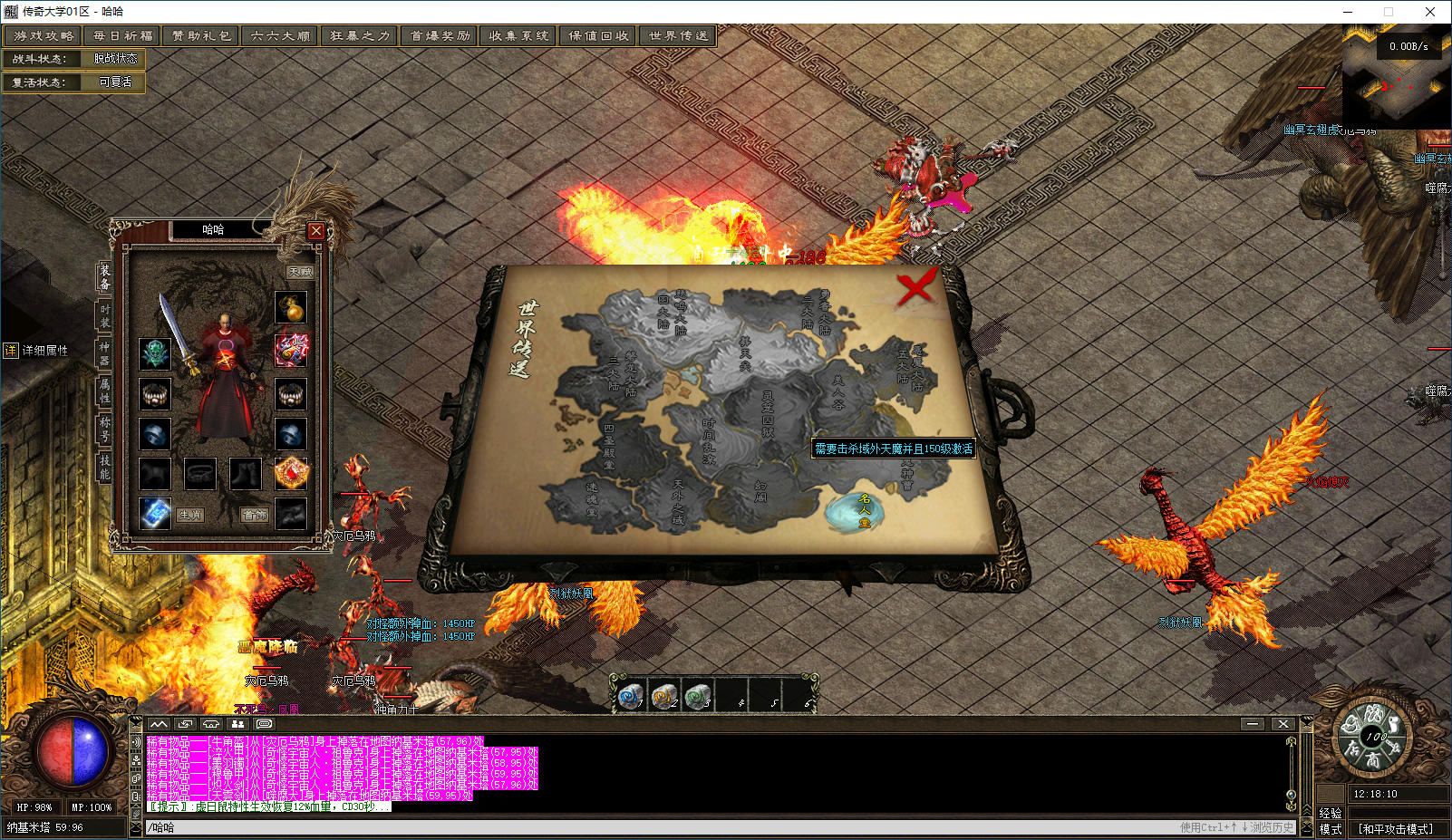Open the 生肖 zodiac button
This screenshot has width=1452, height=840.
(x=189, y=515)
